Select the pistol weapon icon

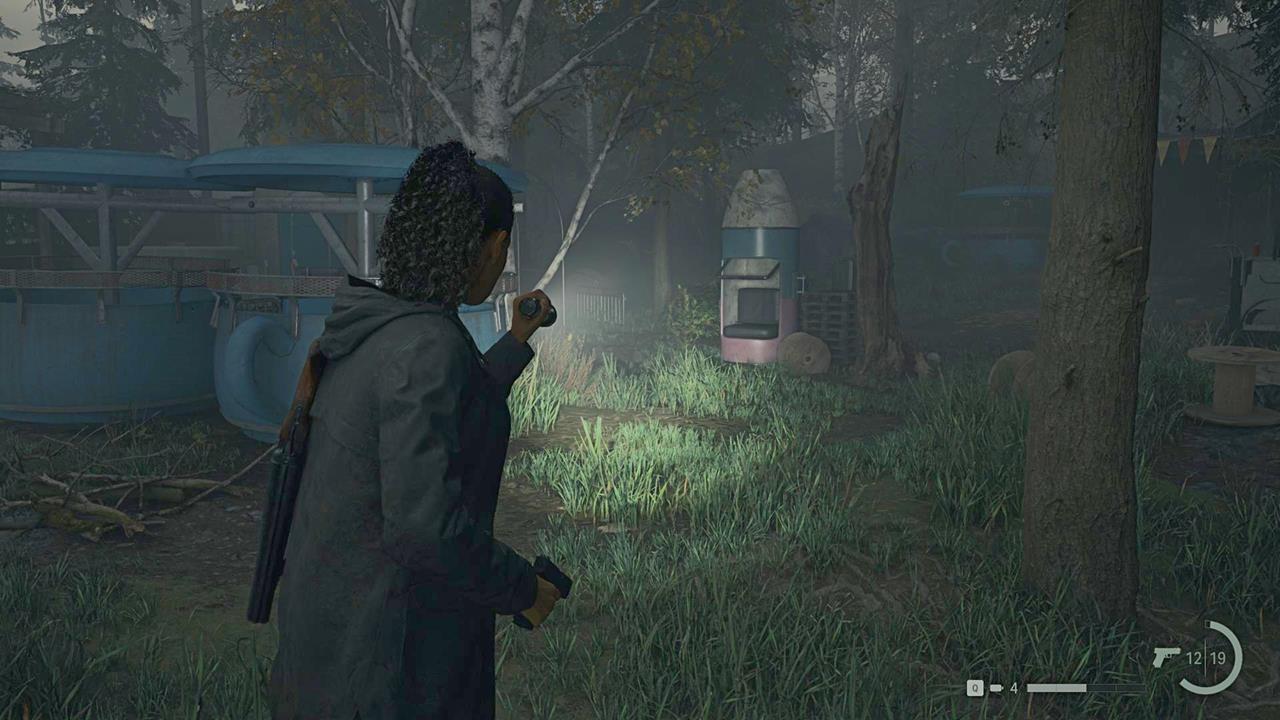[1165, 657]
